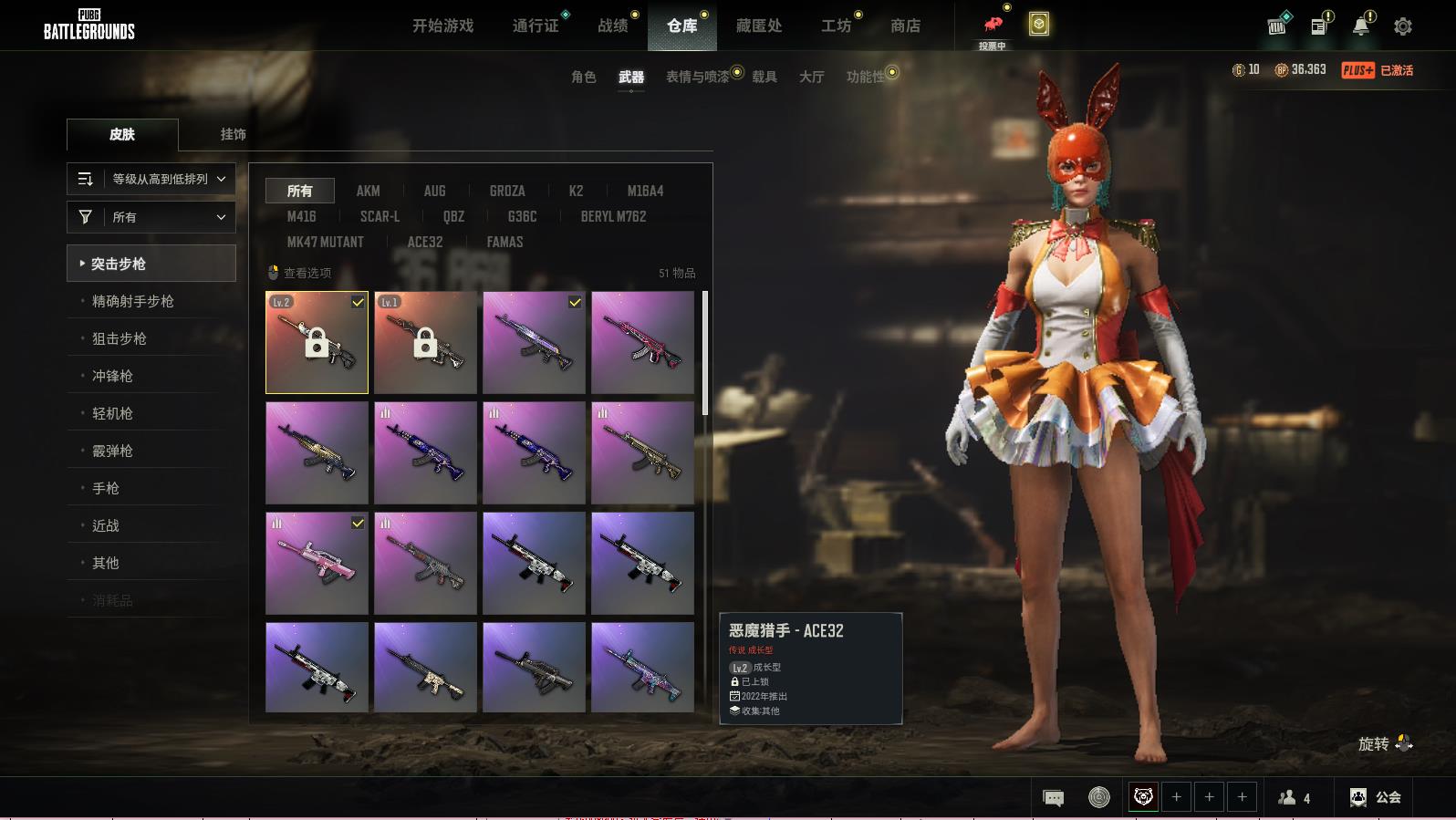The width and height of the screenshot is (1456, 820).
Task: Open the 工坊 workshop page
Action: [x=836, y=26]
